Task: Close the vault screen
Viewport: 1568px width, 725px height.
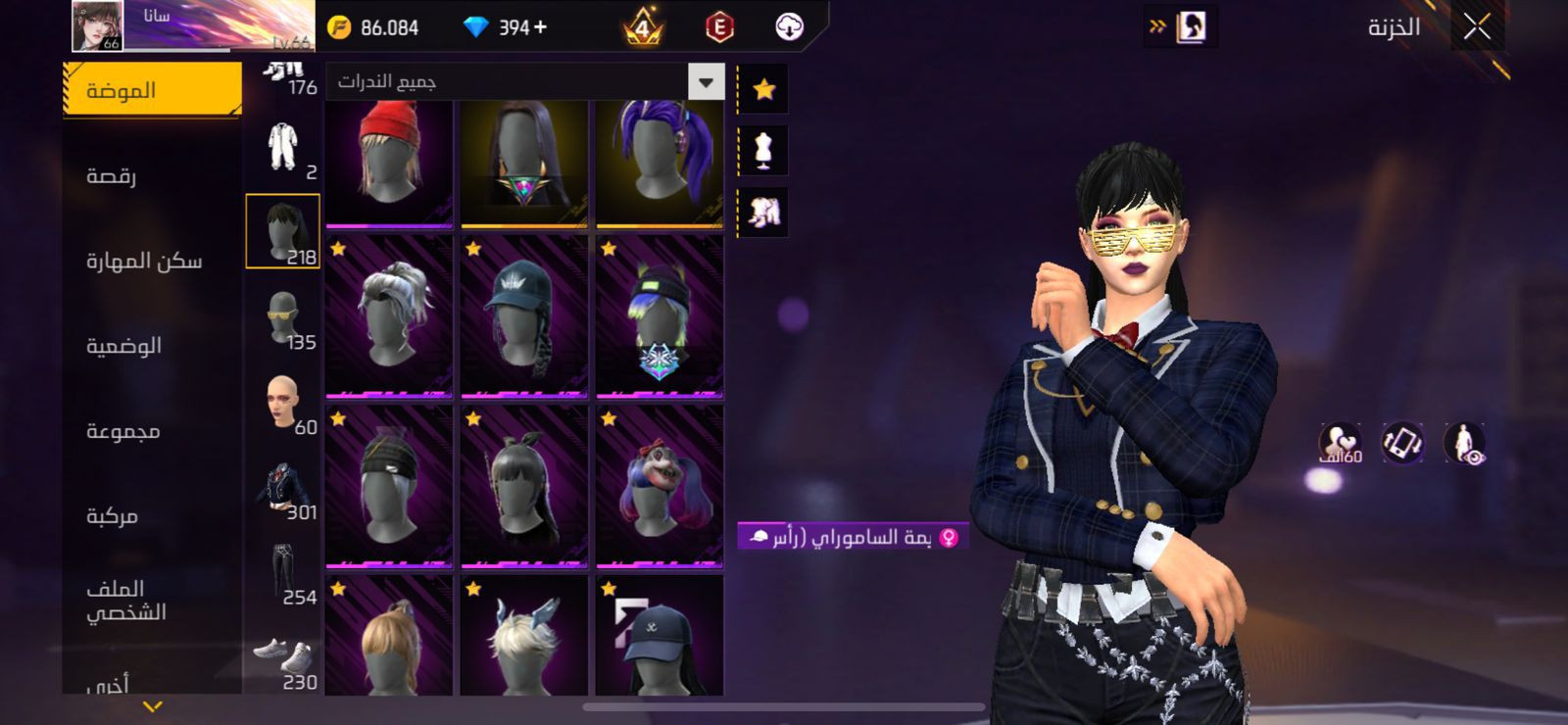Action: pyautogui.click(x=1477, y=27)
